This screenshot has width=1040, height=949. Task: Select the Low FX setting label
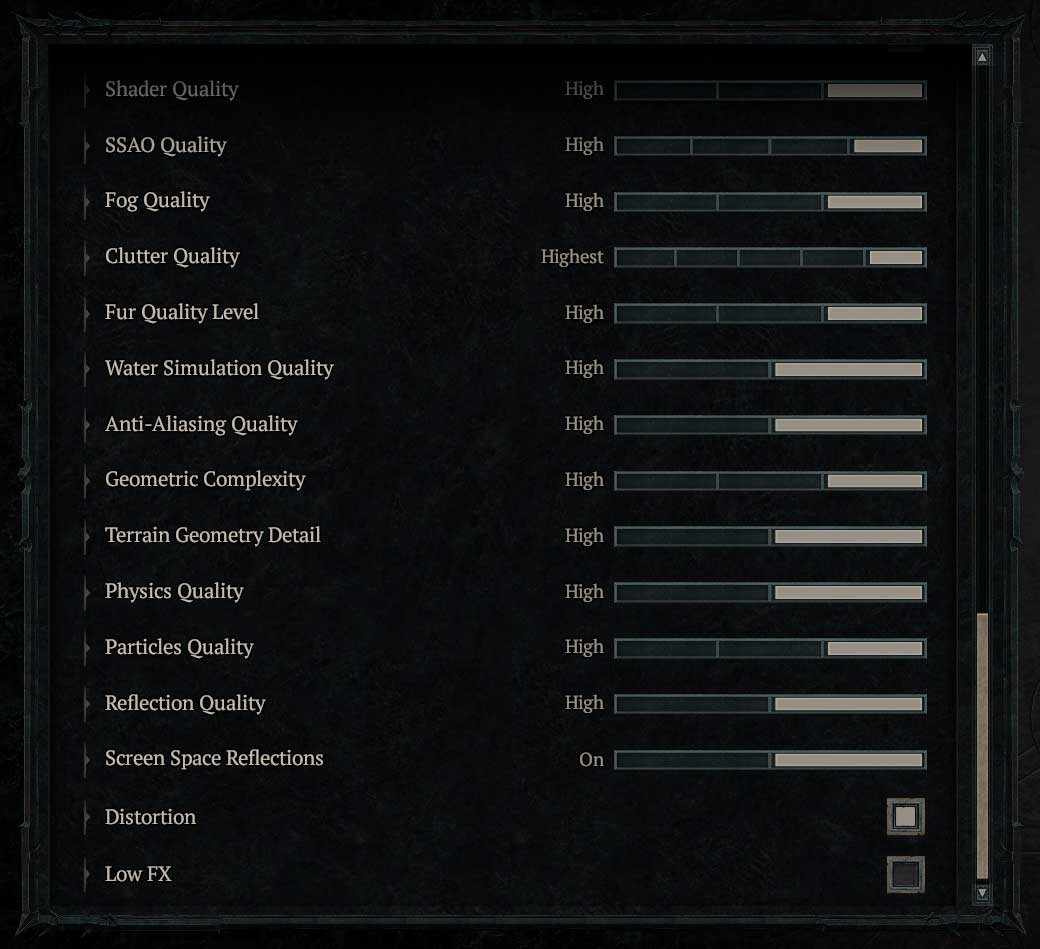pos(138,874)
